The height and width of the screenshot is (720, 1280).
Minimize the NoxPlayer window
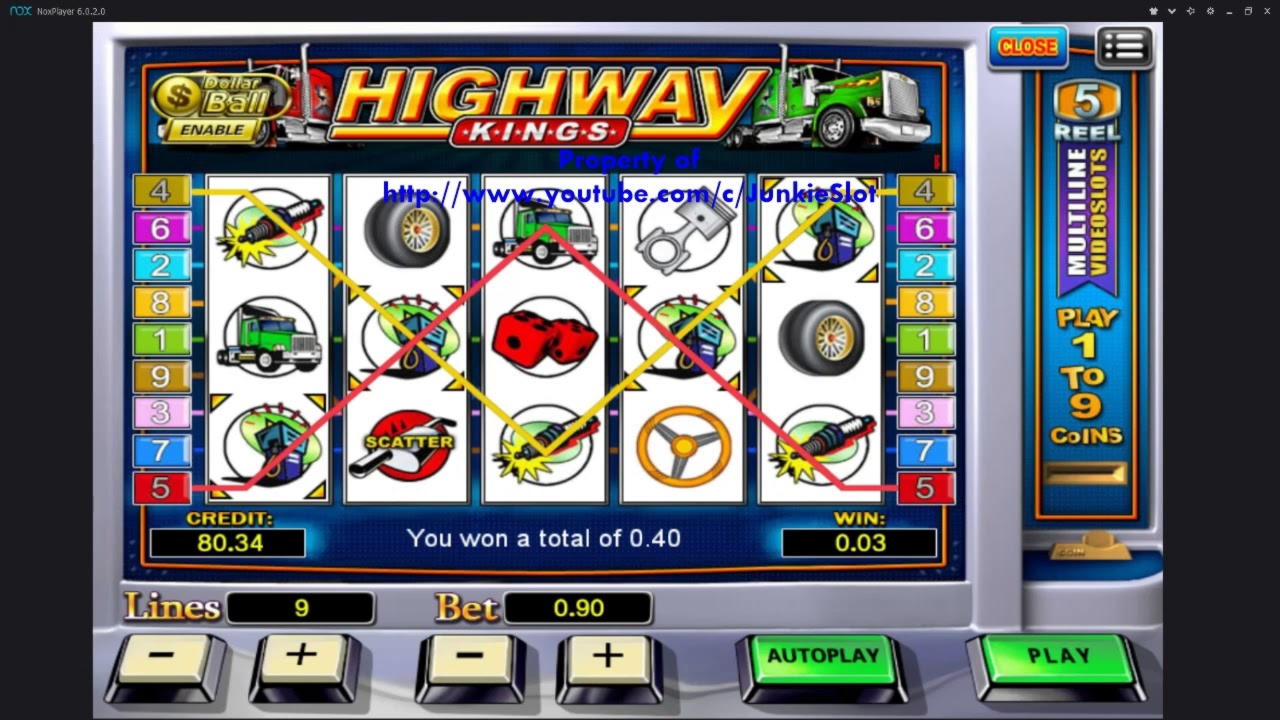click(1229, 11)
